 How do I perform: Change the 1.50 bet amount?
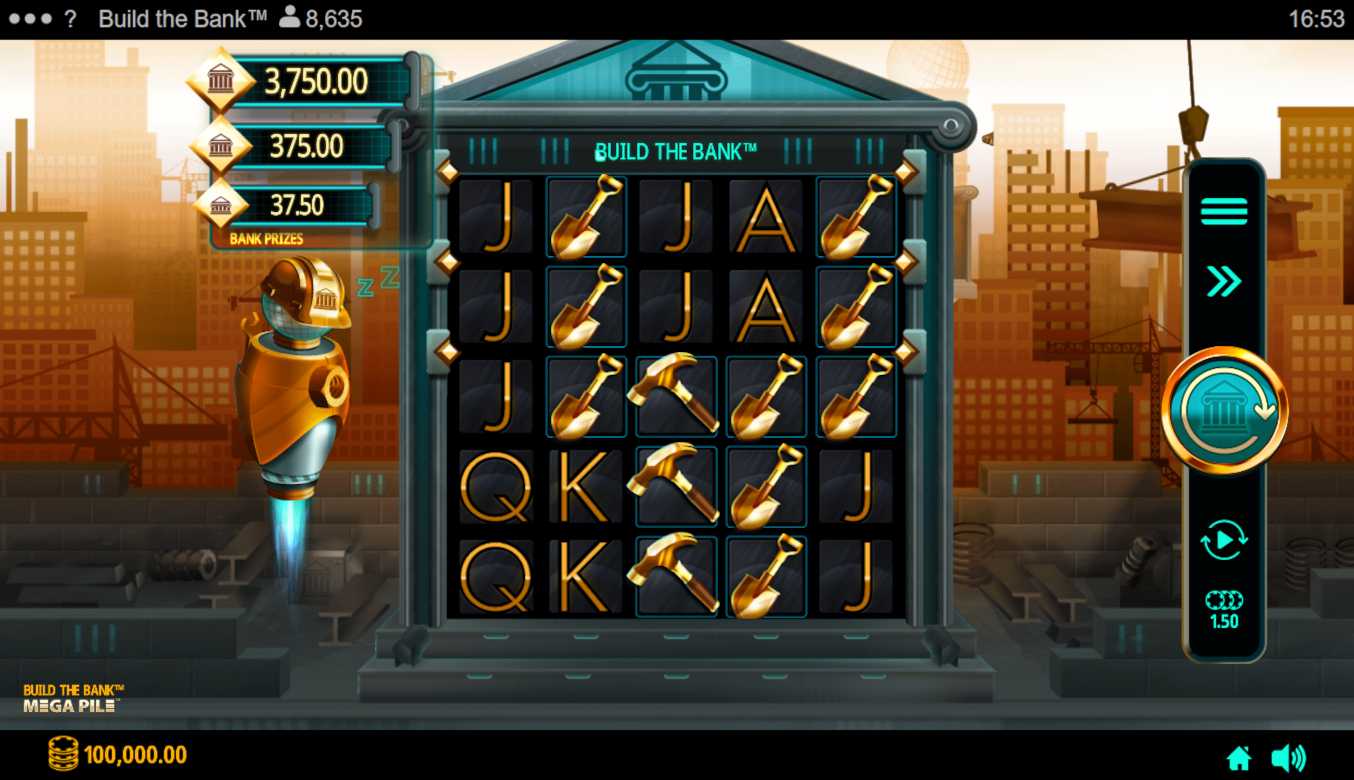coord(1224,610)
